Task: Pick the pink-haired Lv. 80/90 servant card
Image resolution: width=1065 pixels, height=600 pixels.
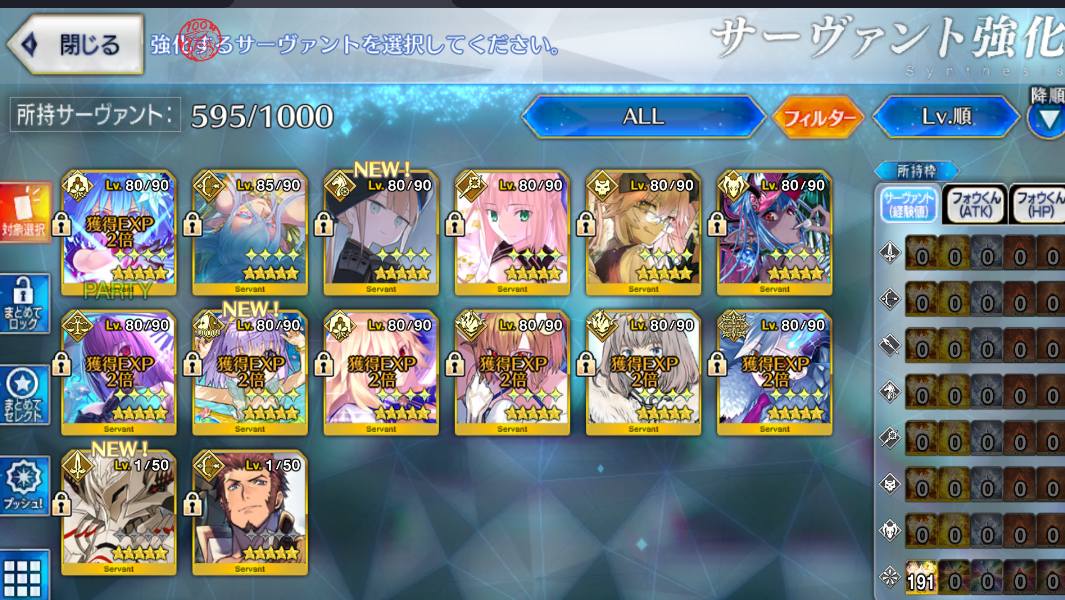Action: (512, 233)
